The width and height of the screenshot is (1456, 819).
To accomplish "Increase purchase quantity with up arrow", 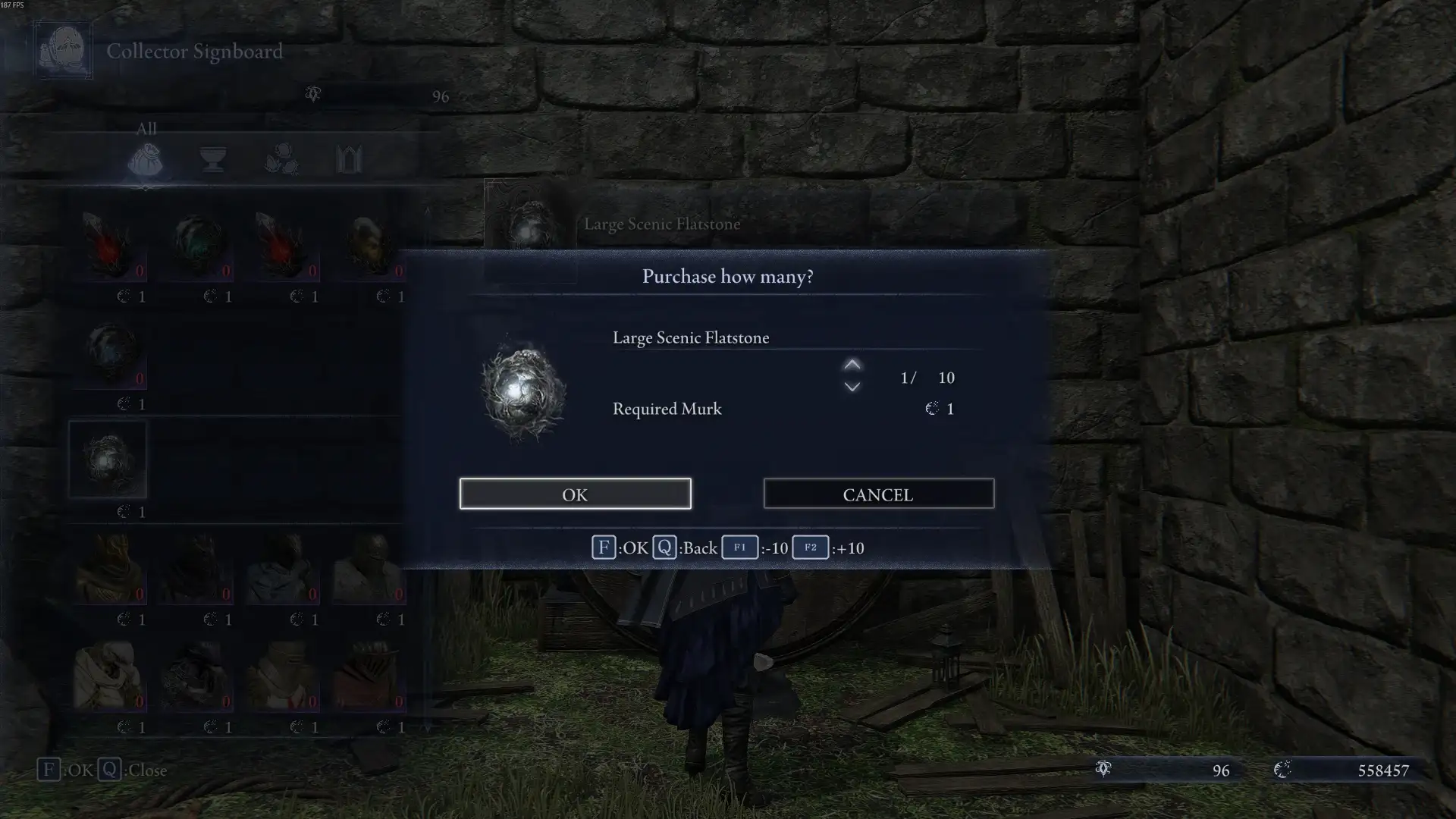I will 852,365.
